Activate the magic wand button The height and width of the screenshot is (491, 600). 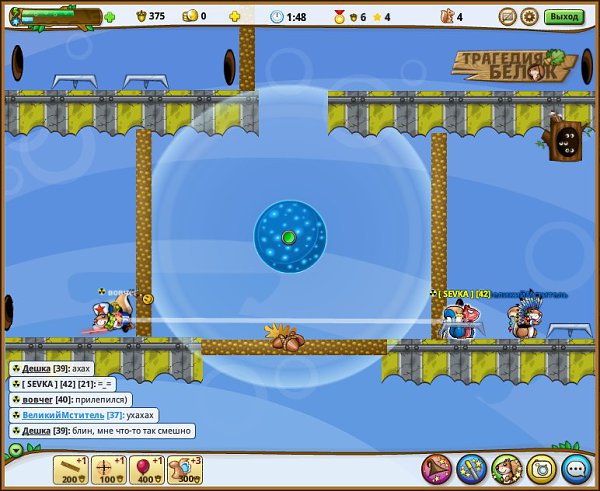pos(471,468)
